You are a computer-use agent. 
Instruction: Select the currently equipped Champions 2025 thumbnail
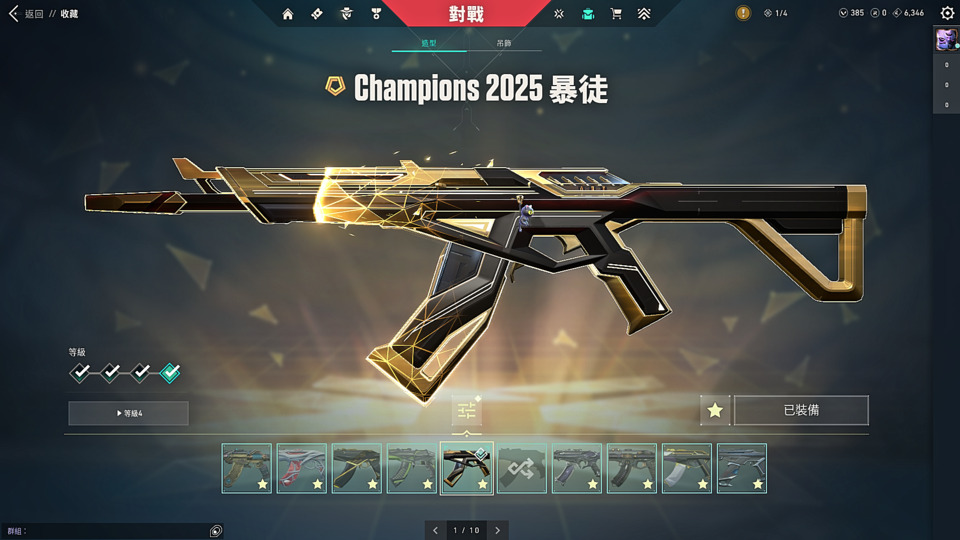pyautogui.click(x=467, y=468)
